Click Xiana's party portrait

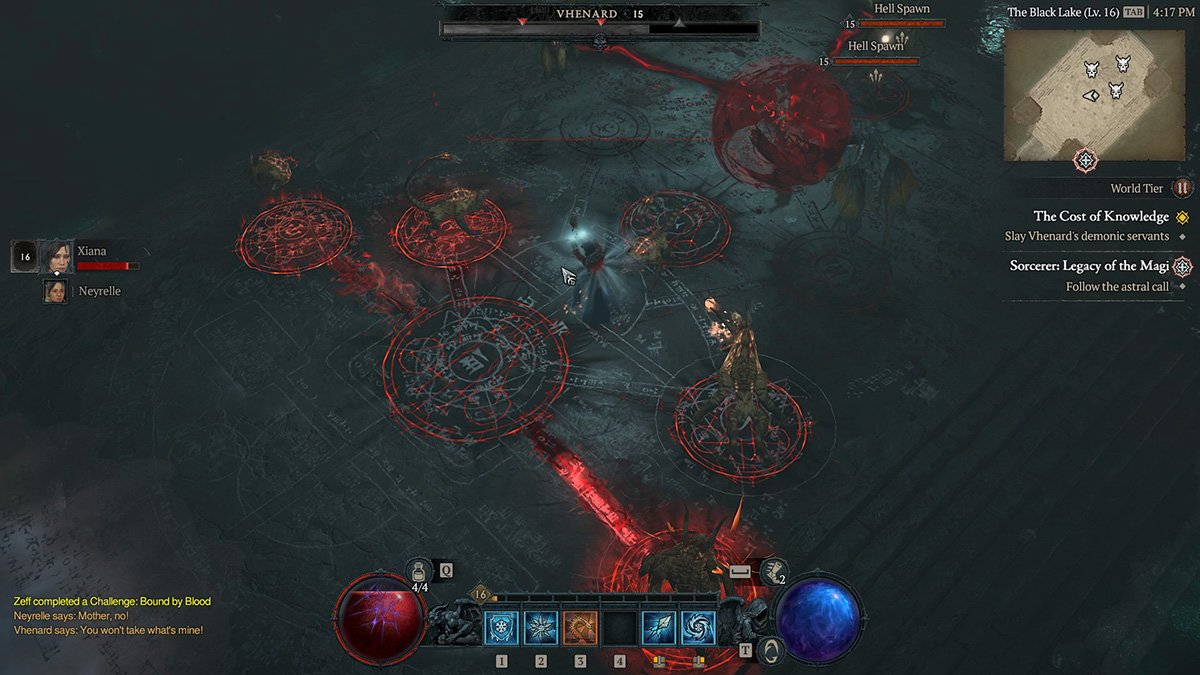(56, 257)
